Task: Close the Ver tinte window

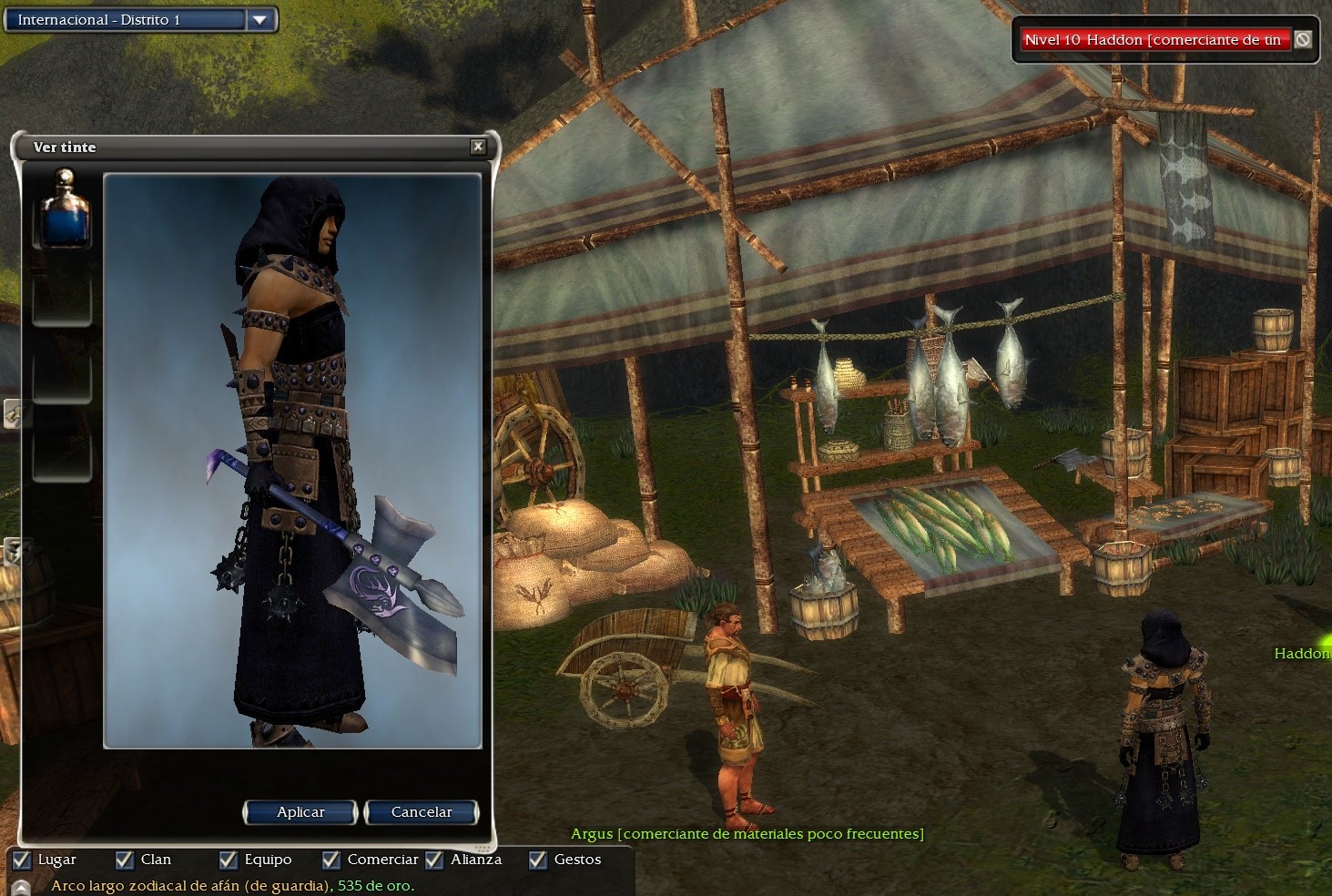Action: [478, 147]
